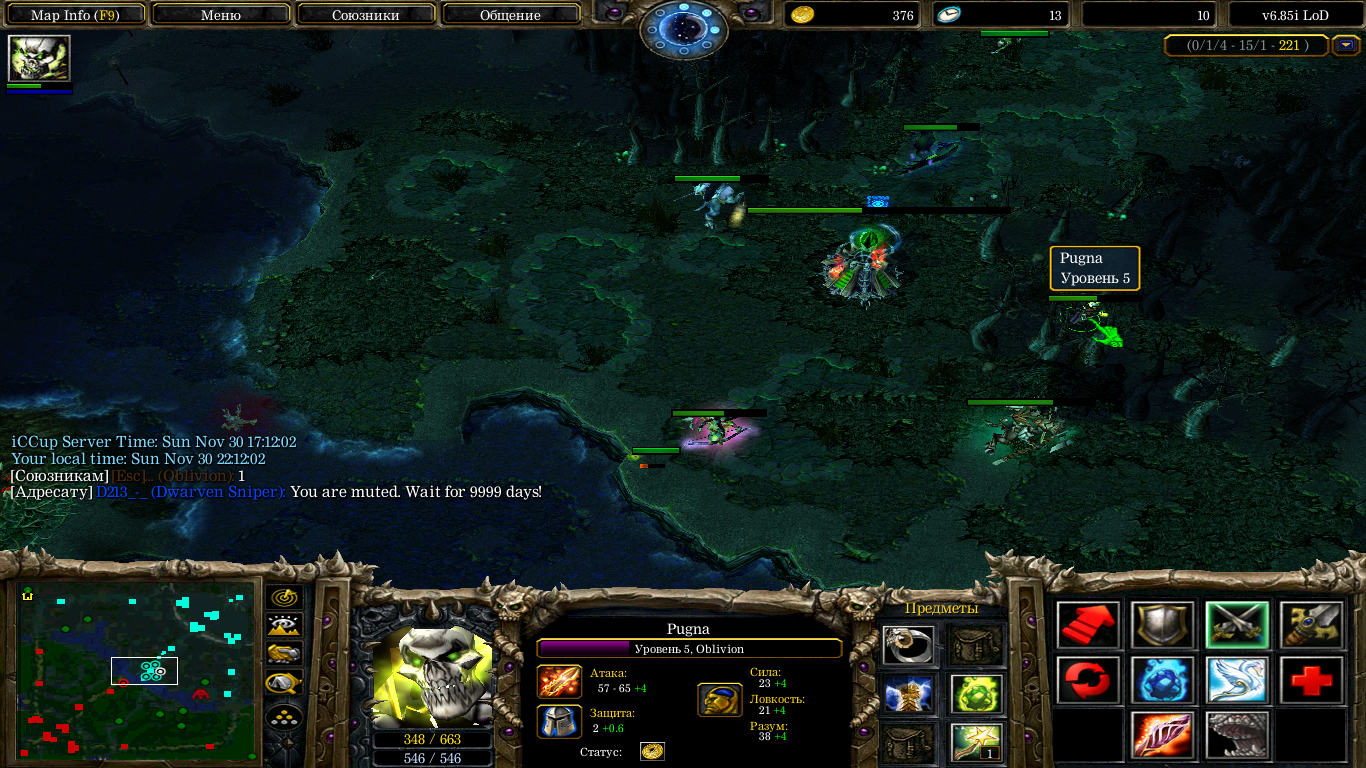This screenshot has height=768, width=1366.
Task: Choose the shield Hold Position command
Action: pos(1162,626)
